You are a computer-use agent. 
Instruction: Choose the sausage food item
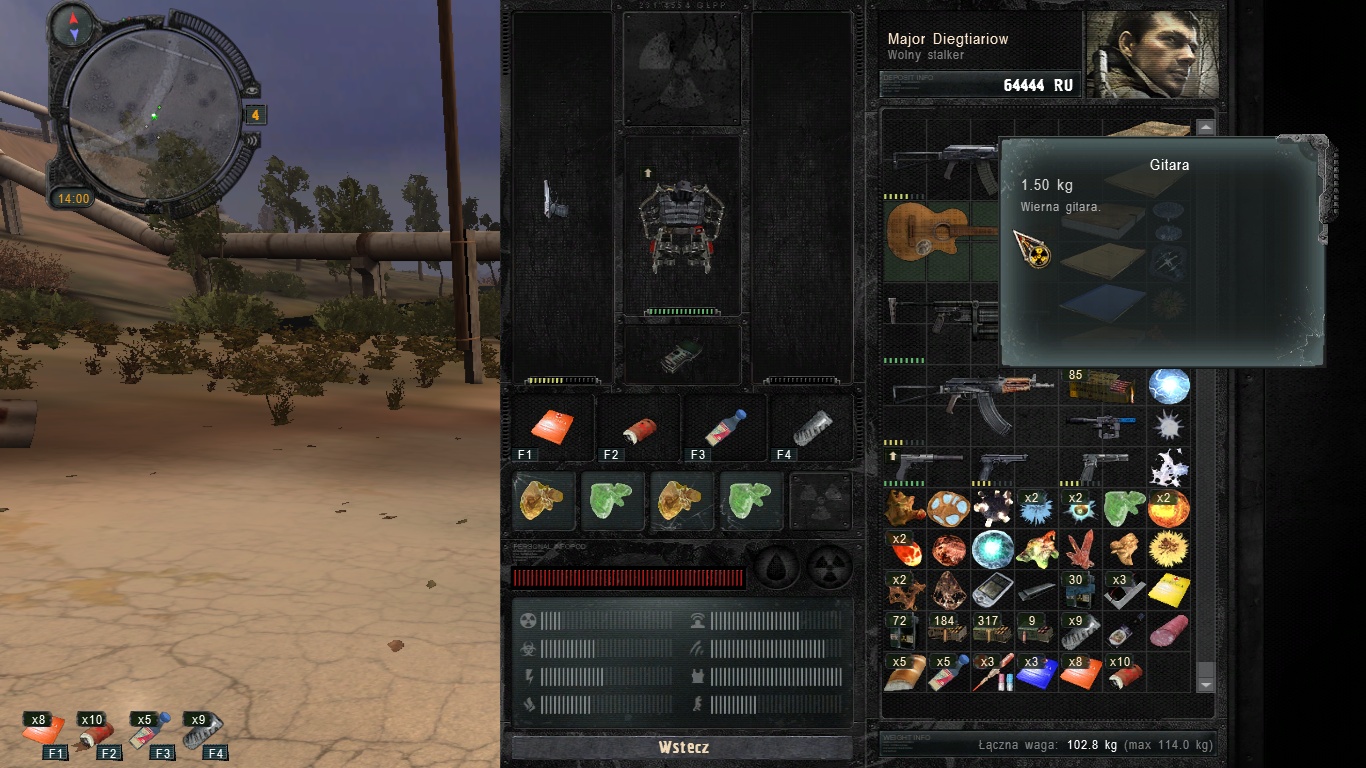(1168, 631)
